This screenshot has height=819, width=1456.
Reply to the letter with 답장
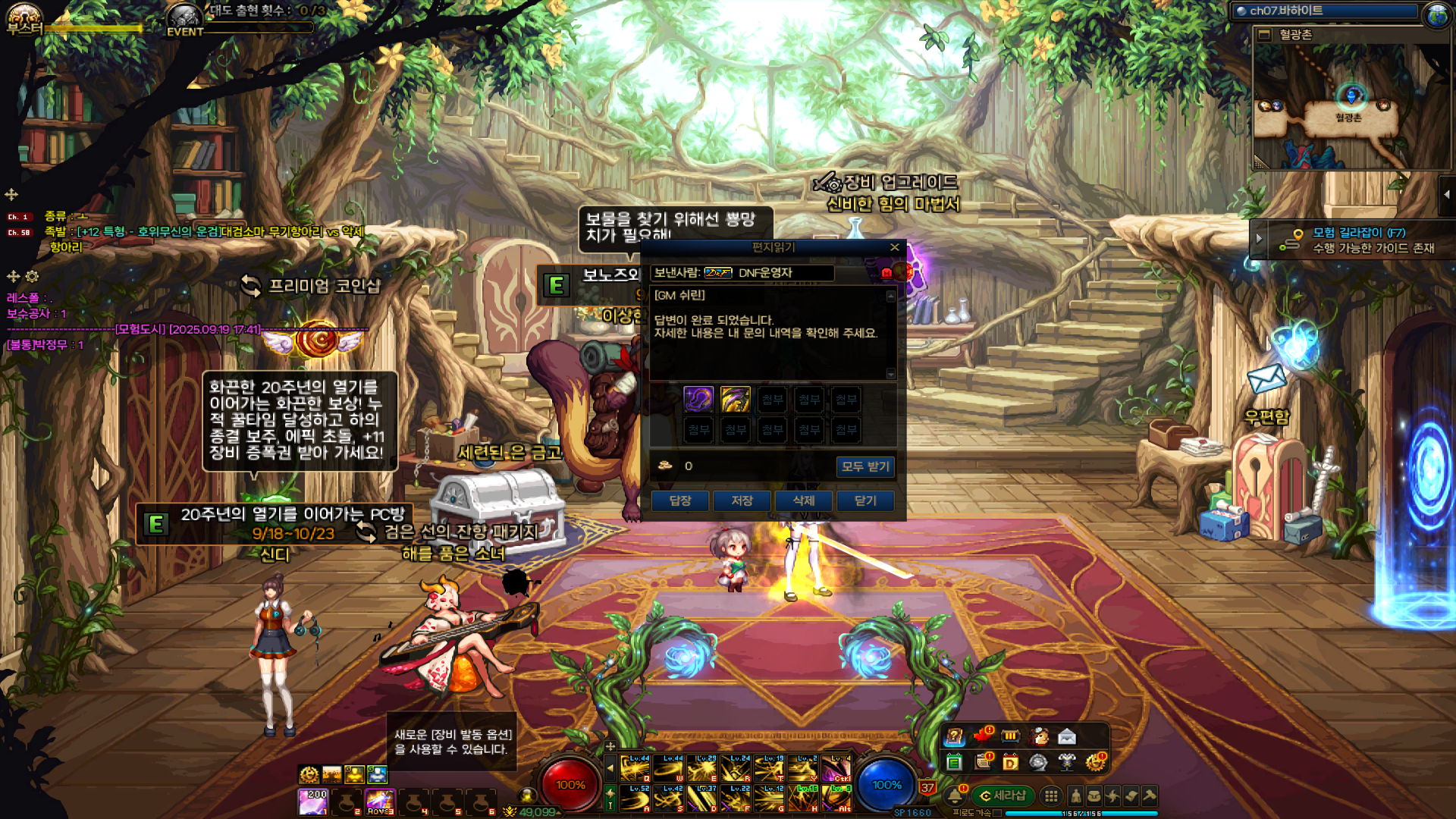tap(680, 500)
